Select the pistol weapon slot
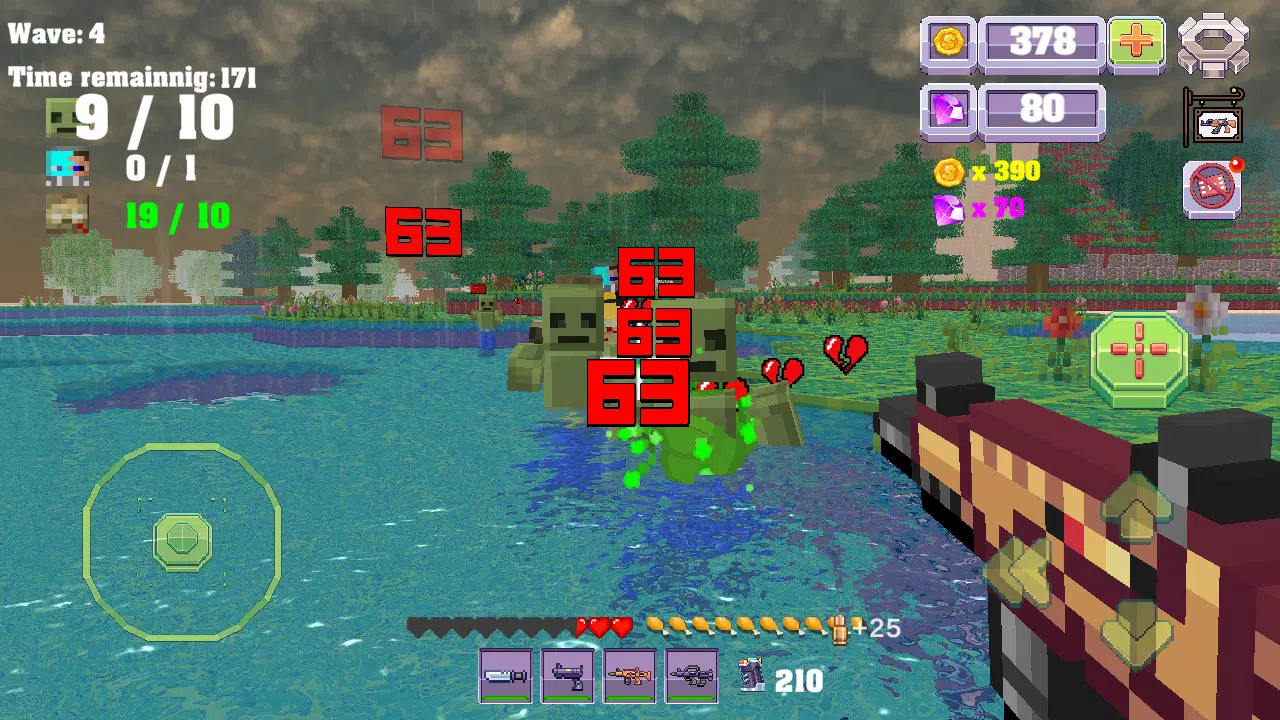Image resolution: width=1280 pixels, height=720 pixels. point(568,676)
